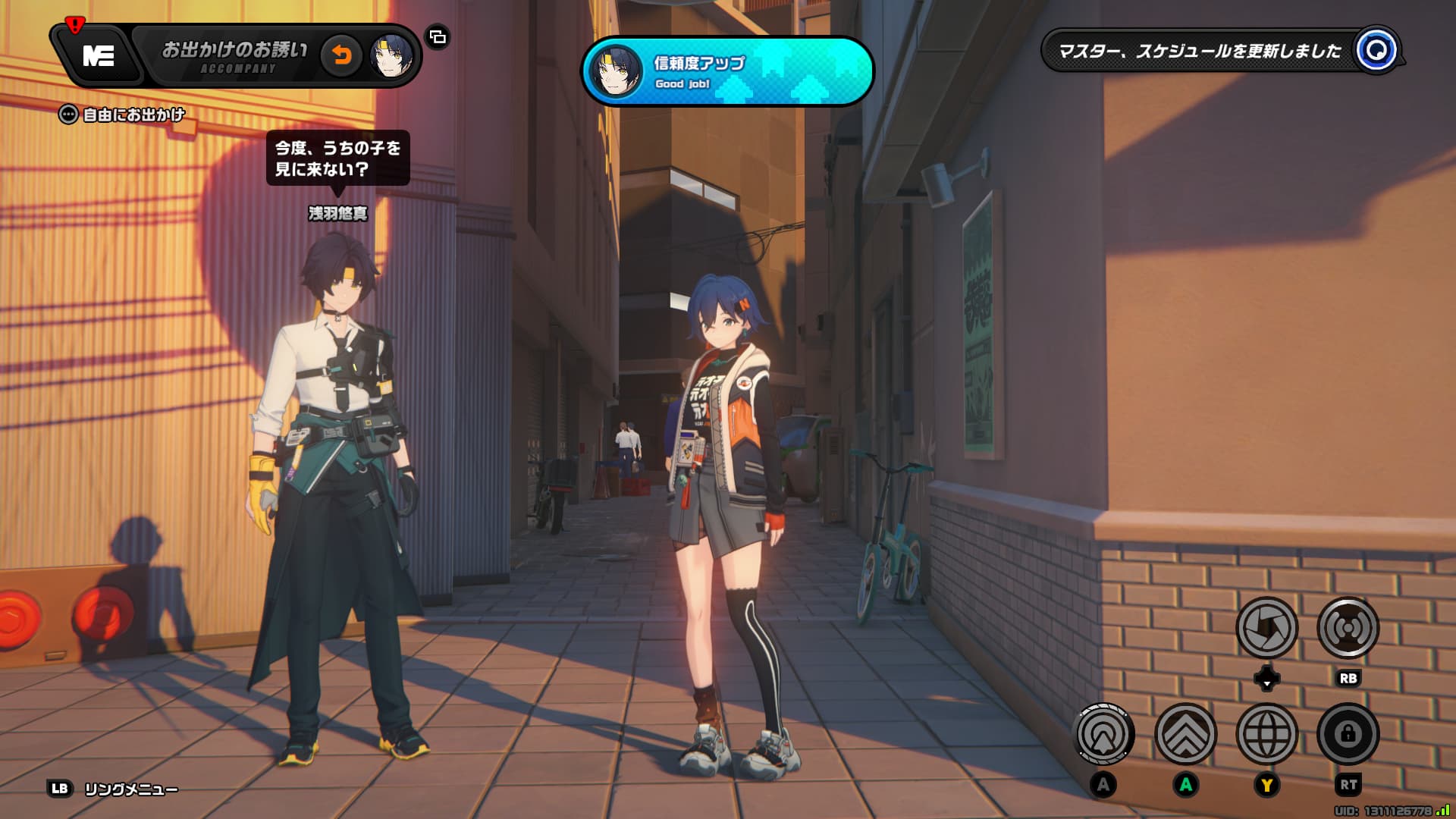Image resolution: width=1456 pixels, height=819 pixels.
Task: Open the globe world icon
Action: point(1266,734)
